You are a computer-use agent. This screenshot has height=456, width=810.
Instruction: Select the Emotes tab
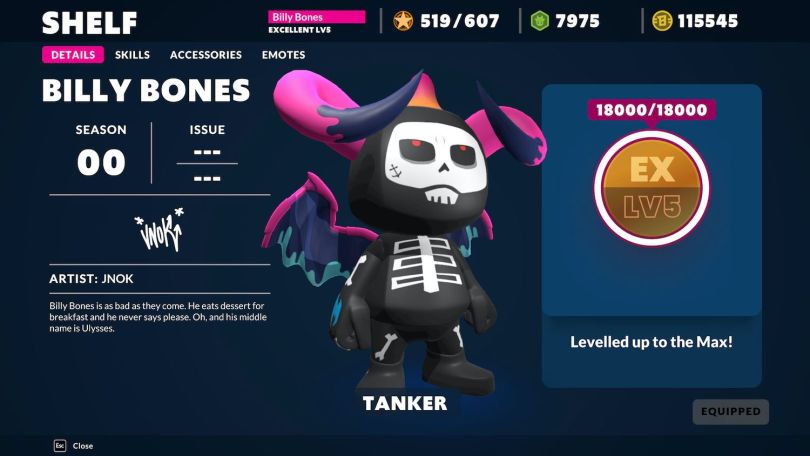(x=283, y=55)
